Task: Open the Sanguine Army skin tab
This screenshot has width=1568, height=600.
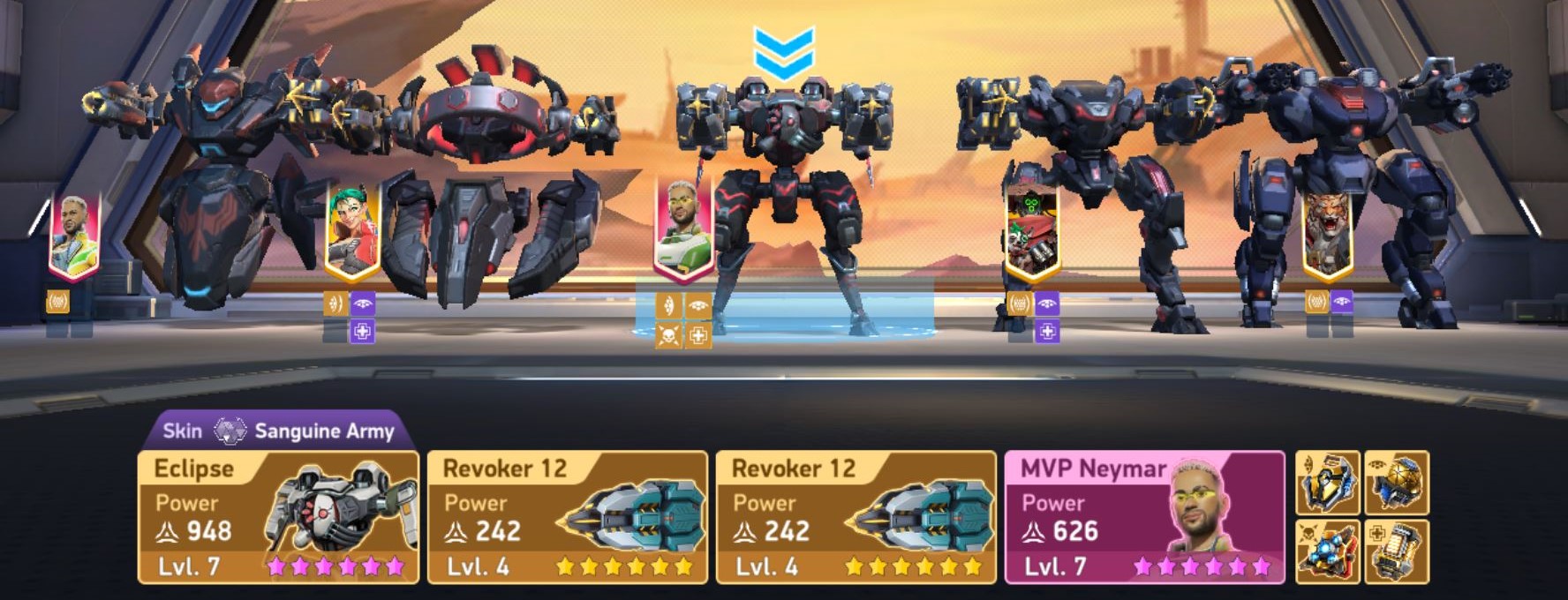Action: [x=279, y=431]
